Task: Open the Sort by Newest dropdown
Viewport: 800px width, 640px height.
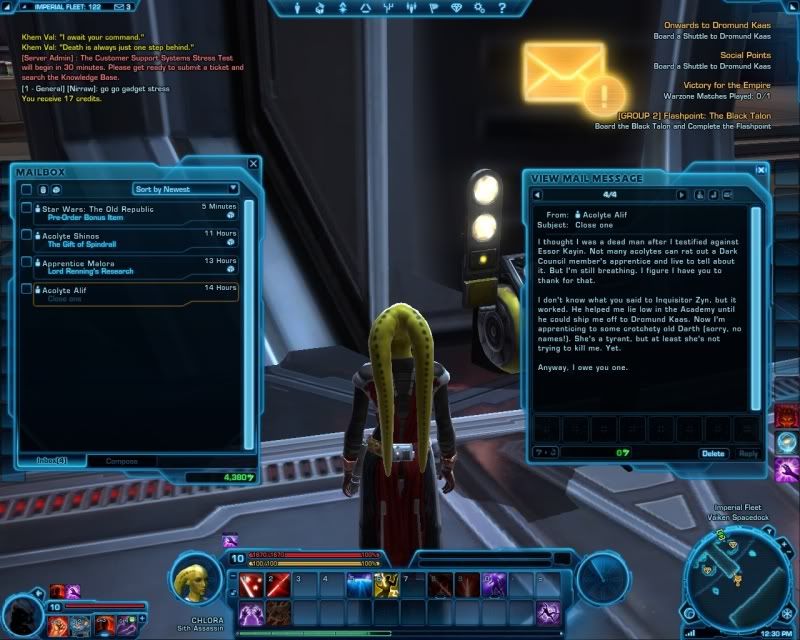Action: pyautogui.click(x=186, y=188)
